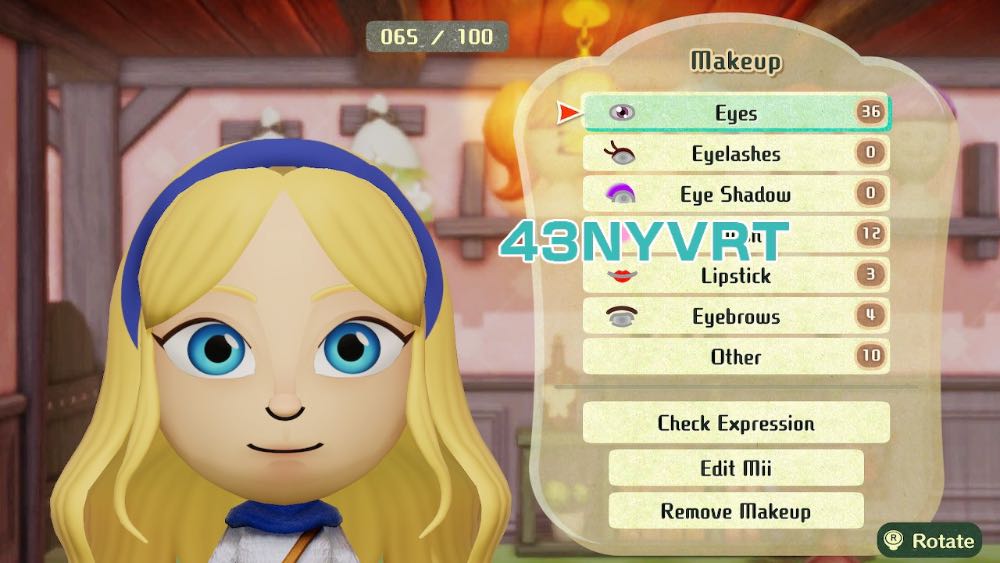
Task: Select the Eyes makeup category
Action: [x=735, y=113]
